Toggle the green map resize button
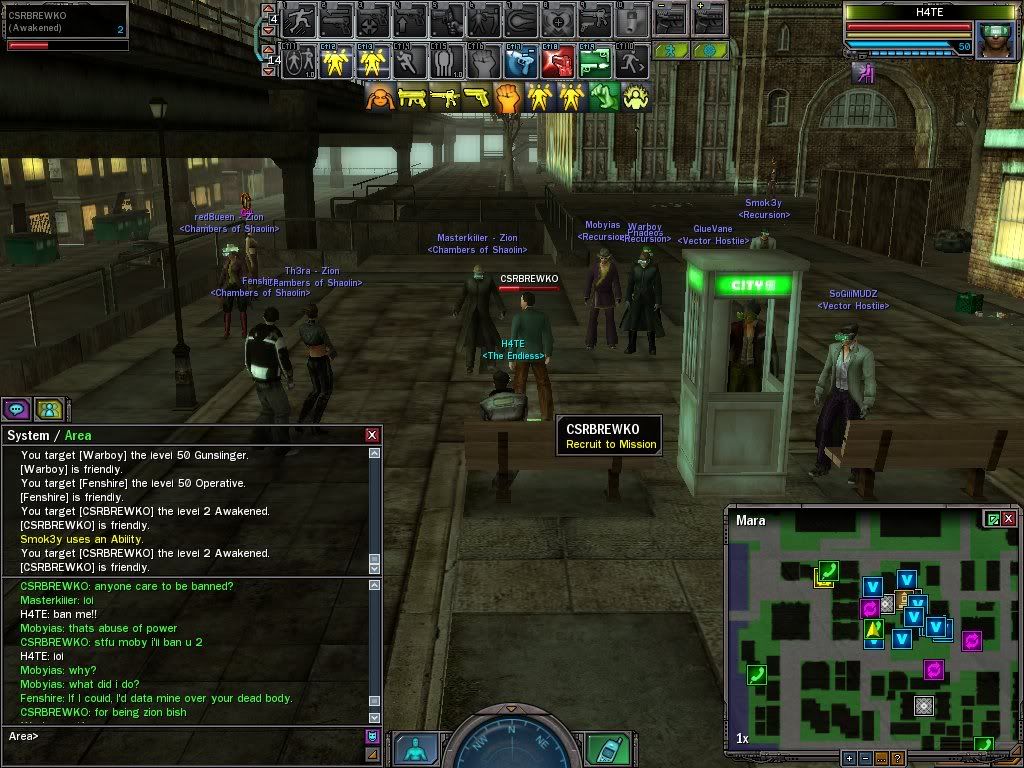Screen dimensions: 1024x768 pos(992,519)
